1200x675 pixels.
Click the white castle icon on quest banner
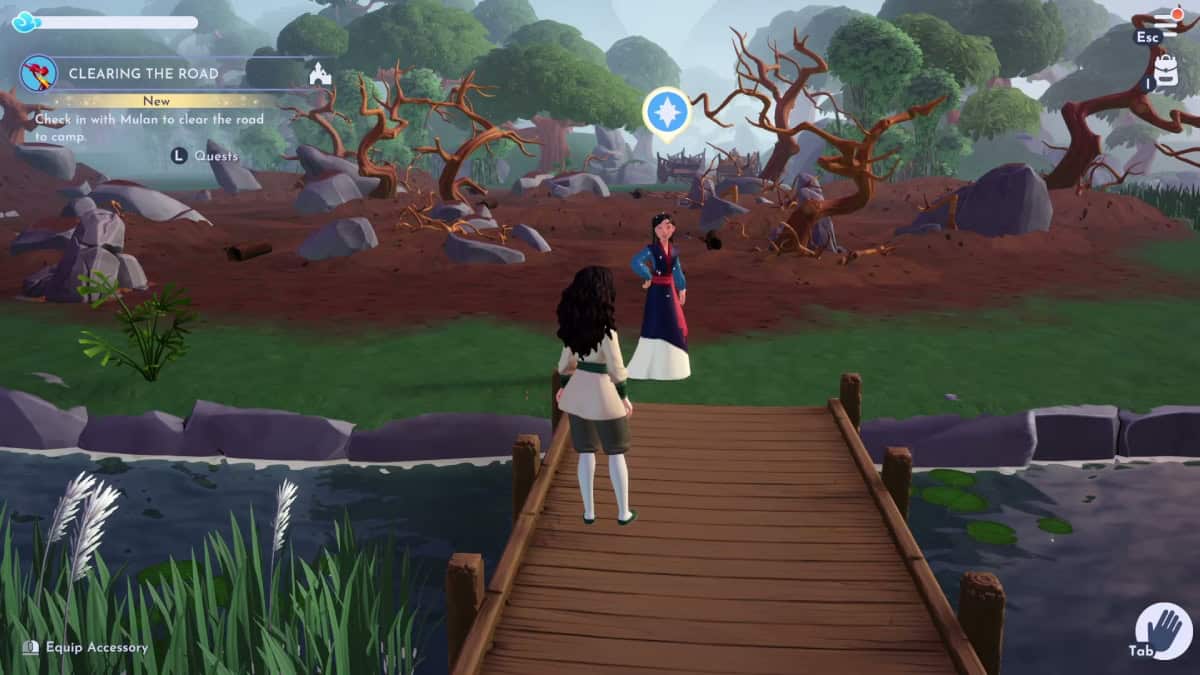coord(320,74)
